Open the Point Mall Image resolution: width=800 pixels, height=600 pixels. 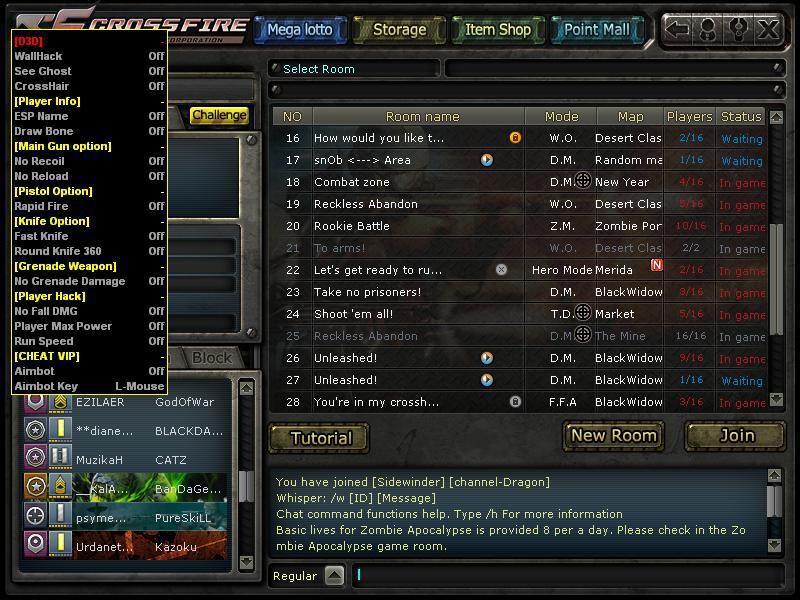596,30
